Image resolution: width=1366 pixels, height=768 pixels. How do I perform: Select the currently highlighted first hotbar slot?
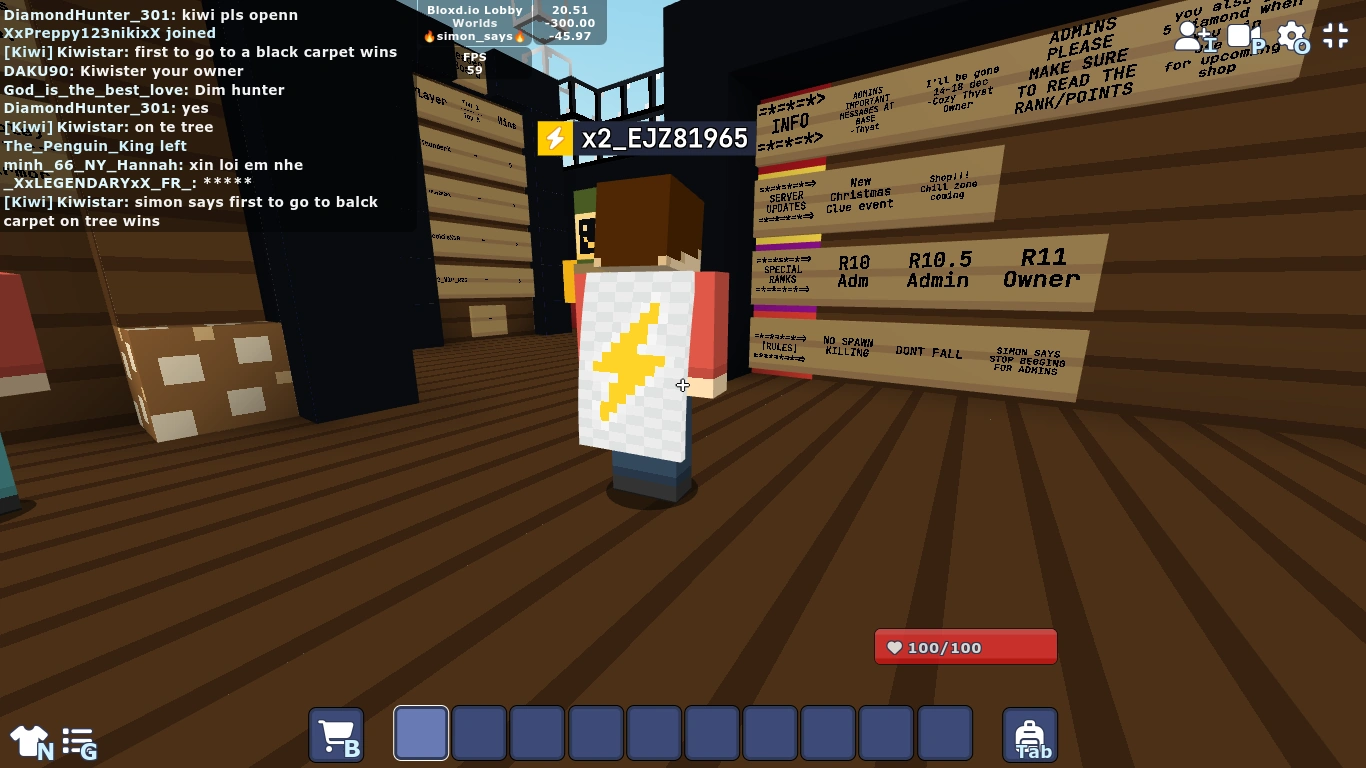(420, 733)
